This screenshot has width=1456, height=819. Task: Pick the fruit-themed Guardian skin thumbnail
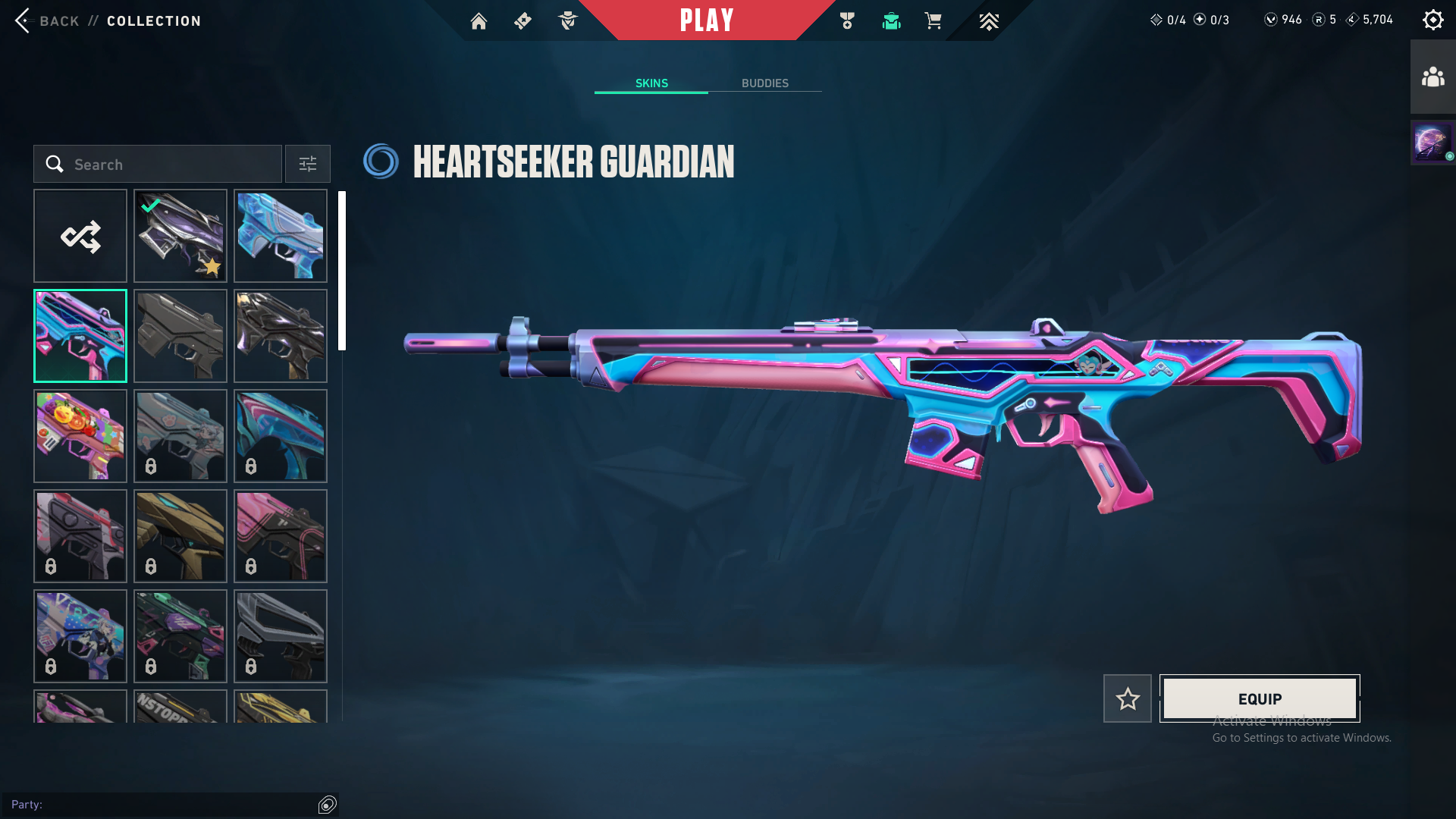pyautogui.click(x=80, y=436)
